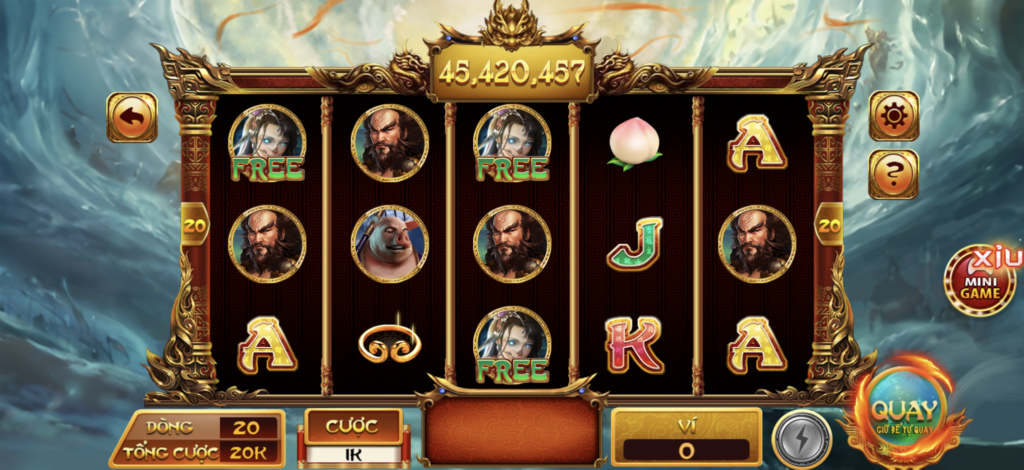
Task: Open settings with the gear icon
Action: [x=893, y=116]
